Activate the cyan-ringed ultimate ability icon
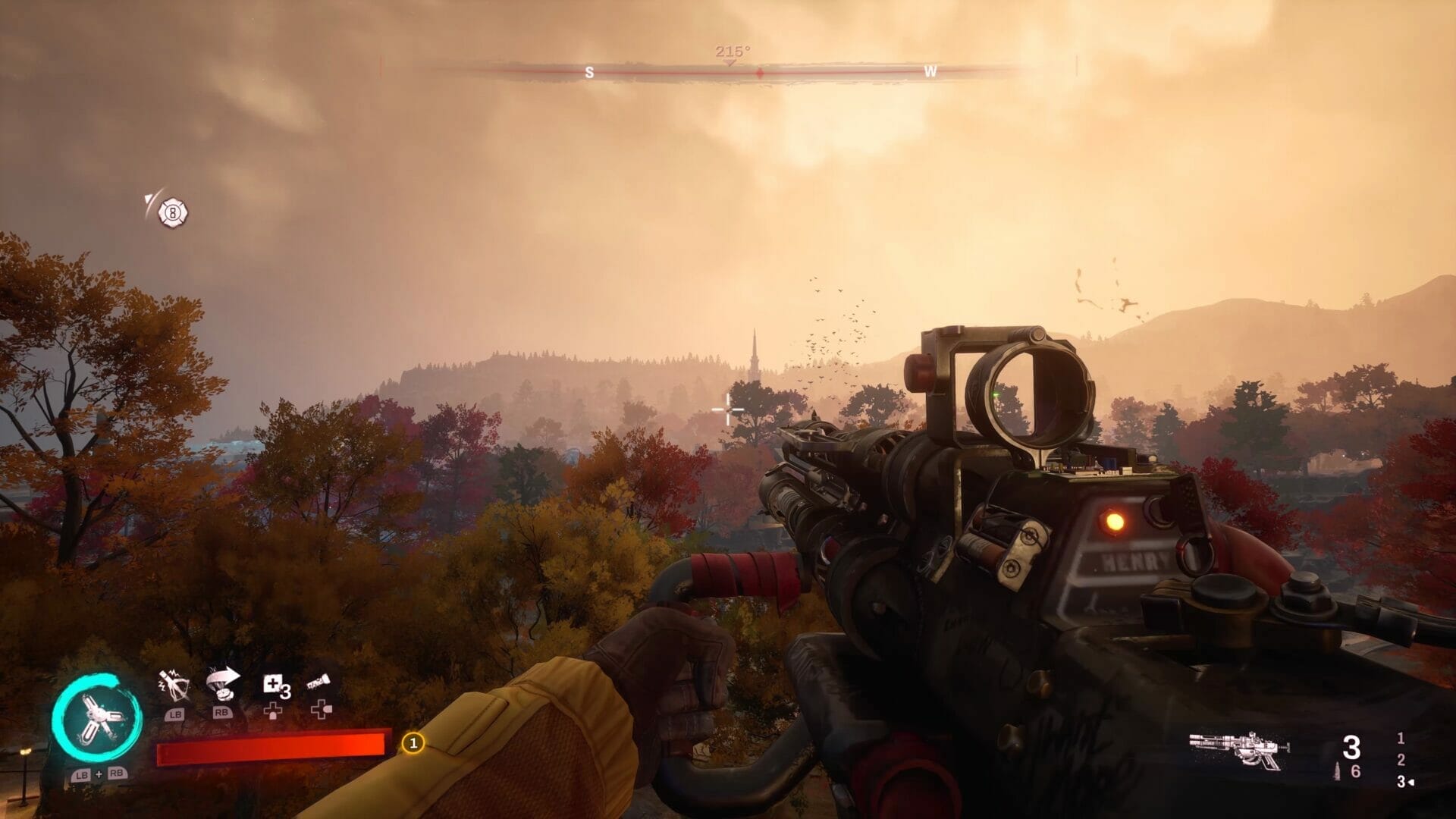The height and width of the screenshot is (819, 1456). tap(98, 717)
